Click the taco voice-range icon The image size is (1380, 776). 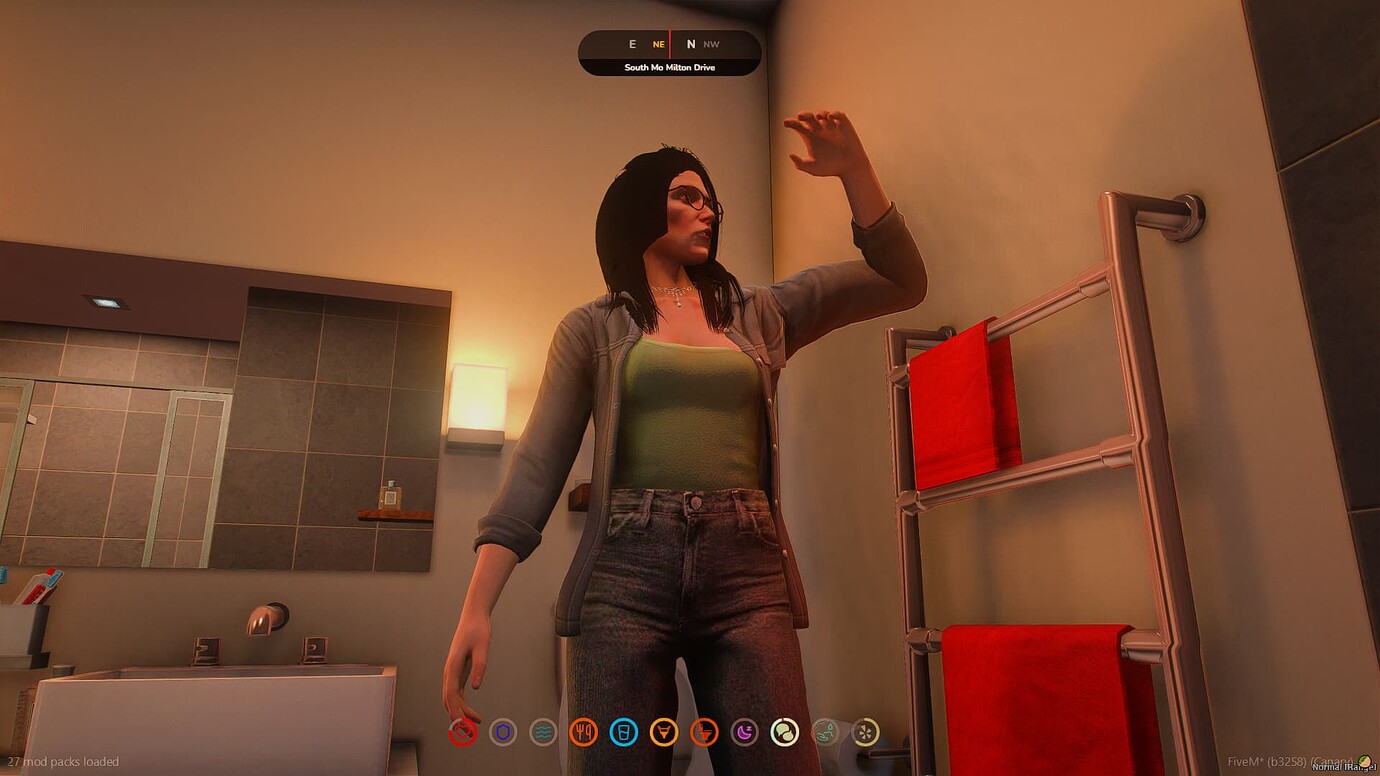[1366, 760]
